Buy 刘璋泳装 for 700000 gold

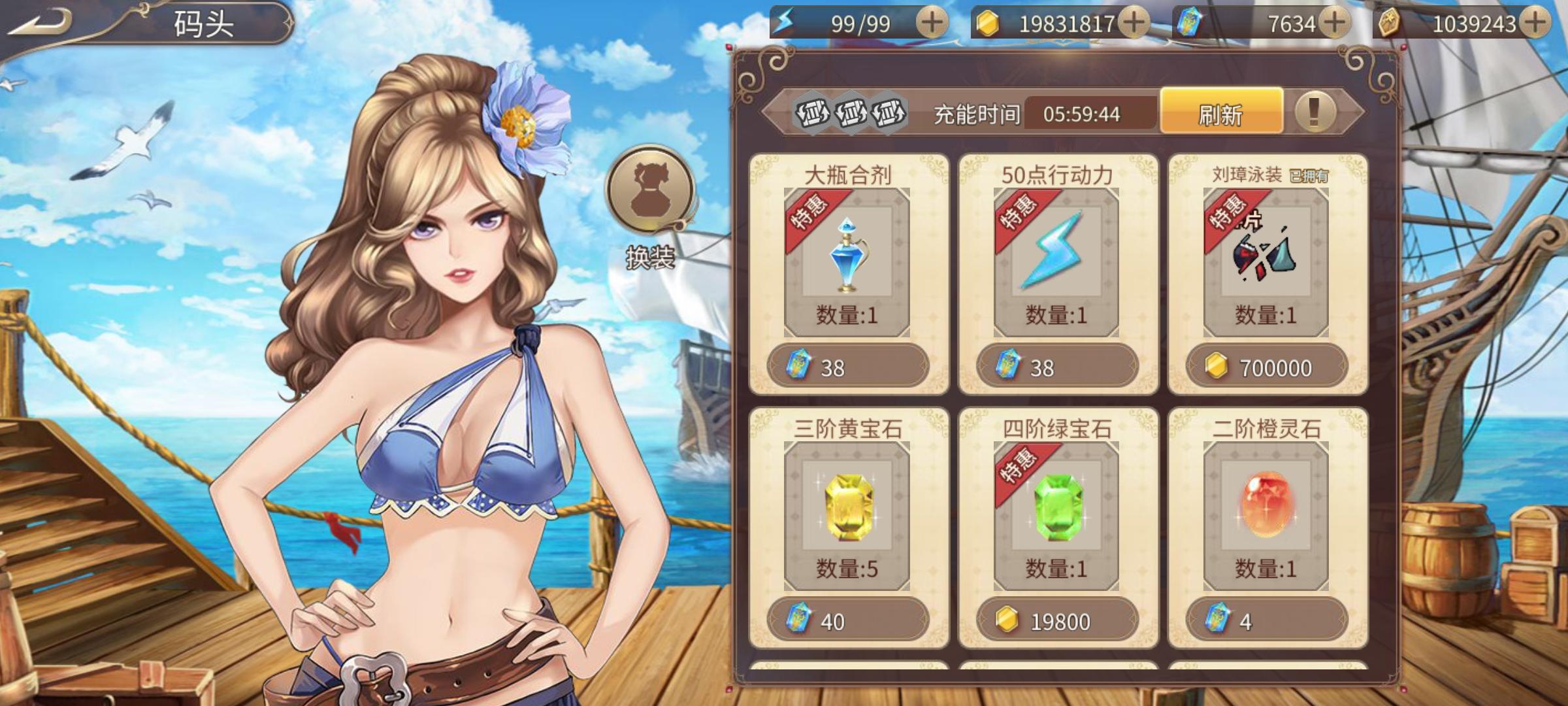click(x=1266, y=367)
